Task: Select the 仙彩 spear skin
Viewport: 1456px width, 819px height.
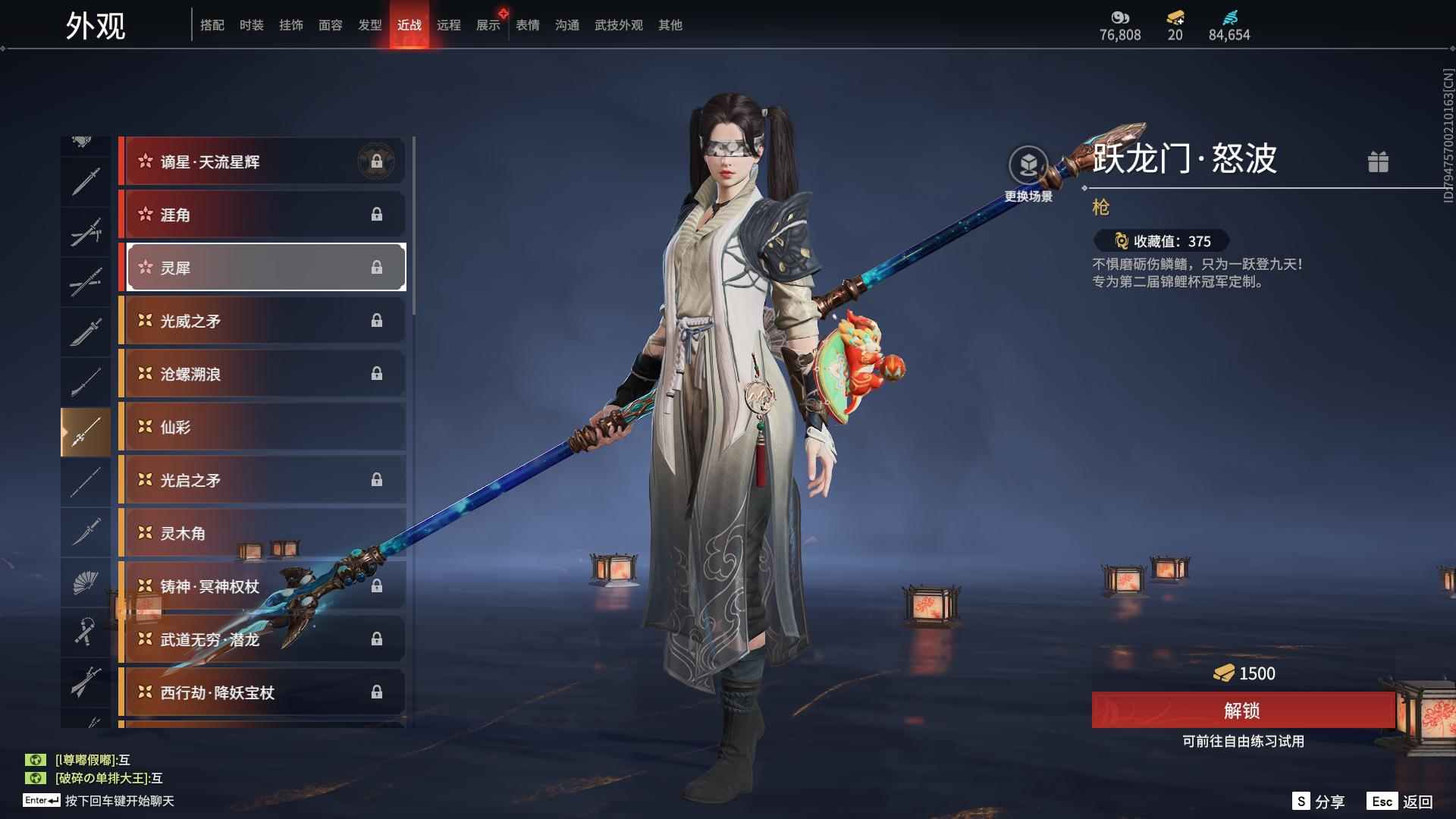Action: tap(262, 427)
